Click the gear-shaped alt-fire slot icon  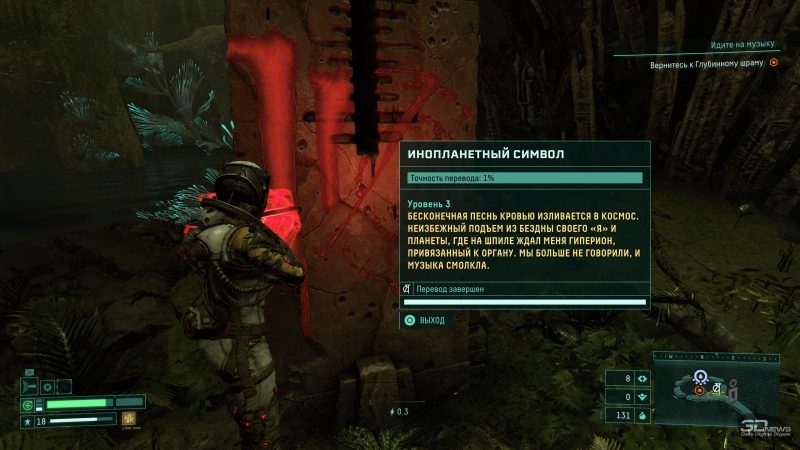tap(45, 385)
